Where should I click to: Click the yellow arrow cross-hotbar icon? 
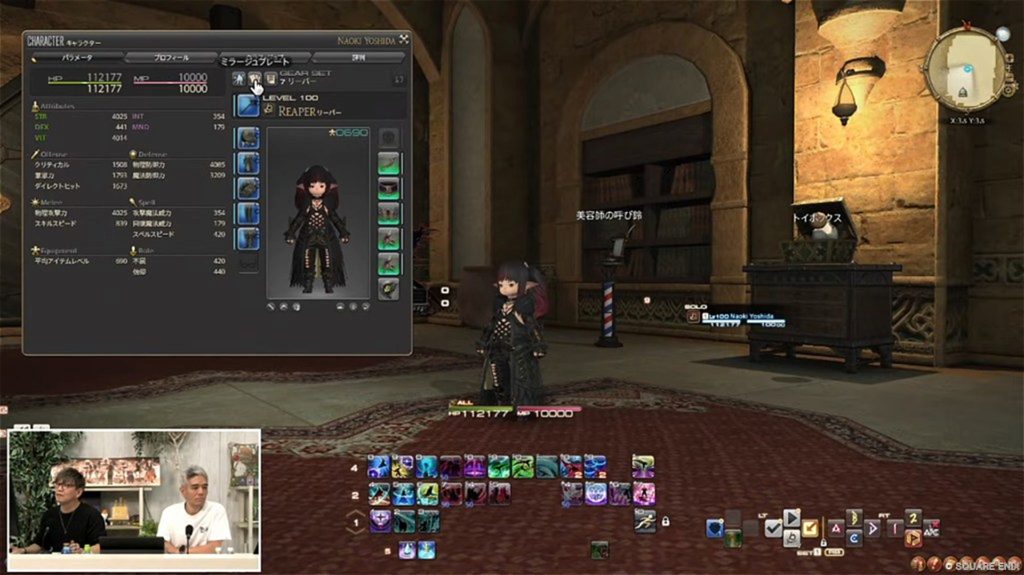811,527
